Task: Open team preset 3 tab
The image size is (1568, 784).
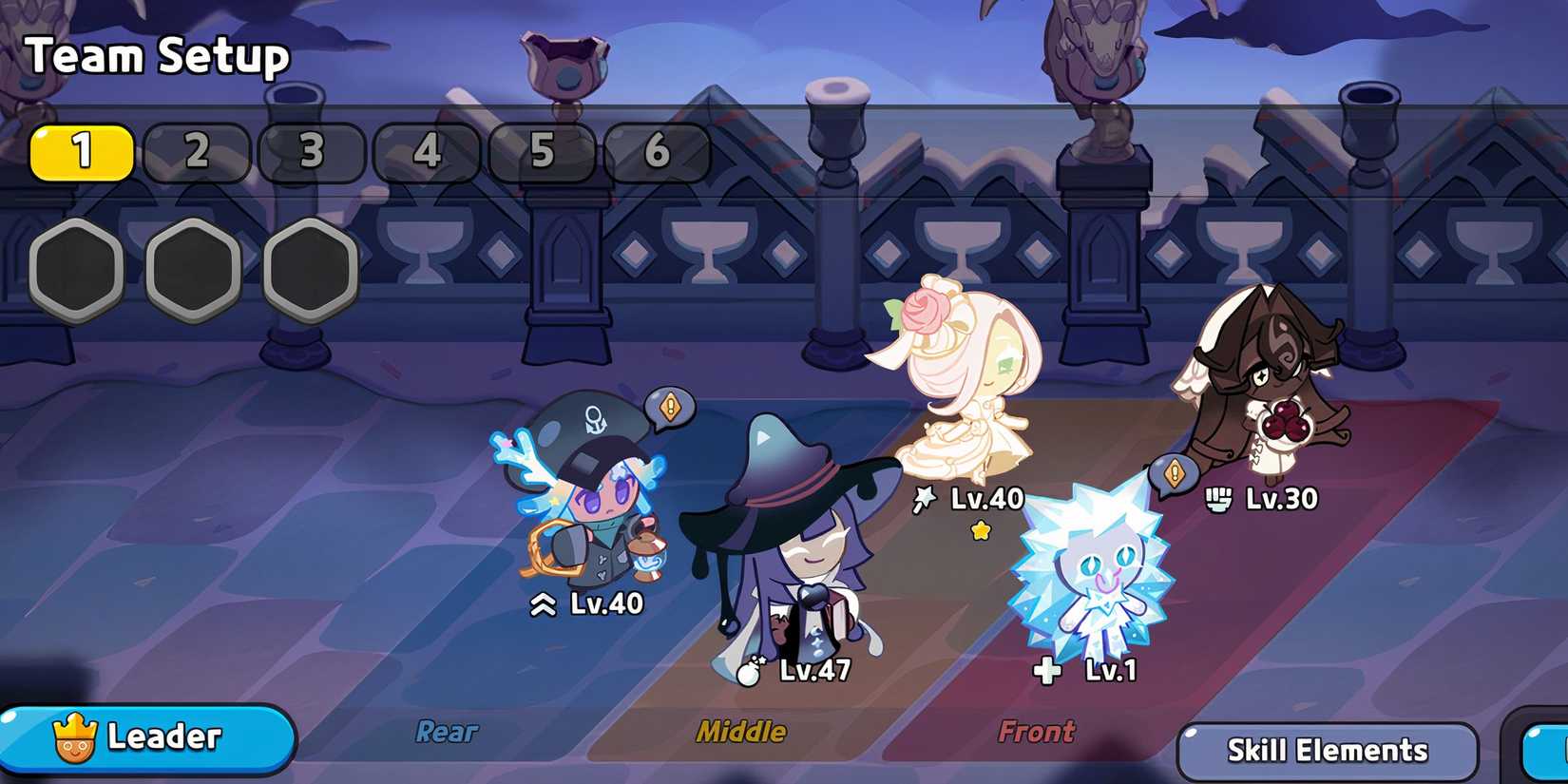Action: click(x=311, y=152)
